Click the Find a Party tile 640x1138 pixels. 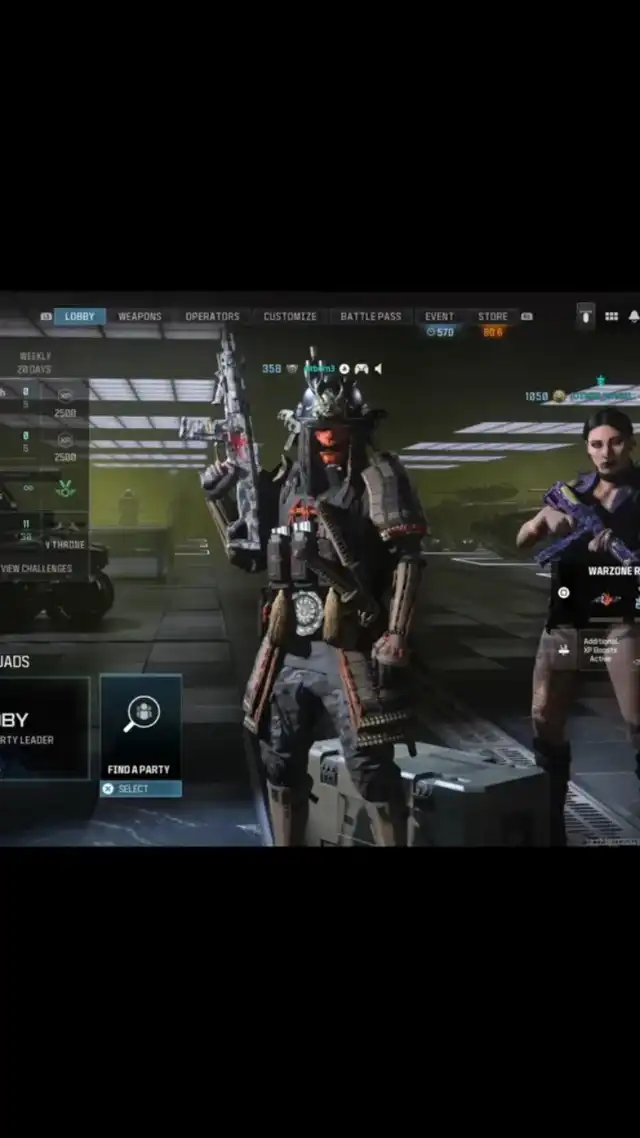140,728
